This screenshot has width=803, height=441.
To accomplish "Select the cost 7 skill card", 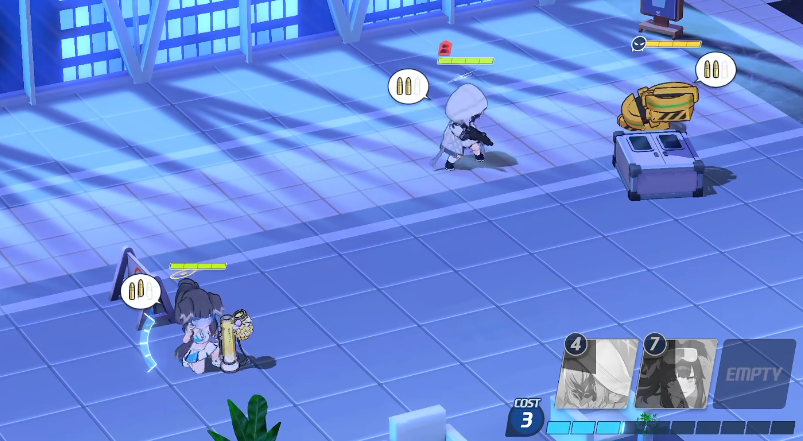I will tap(677, 374).
